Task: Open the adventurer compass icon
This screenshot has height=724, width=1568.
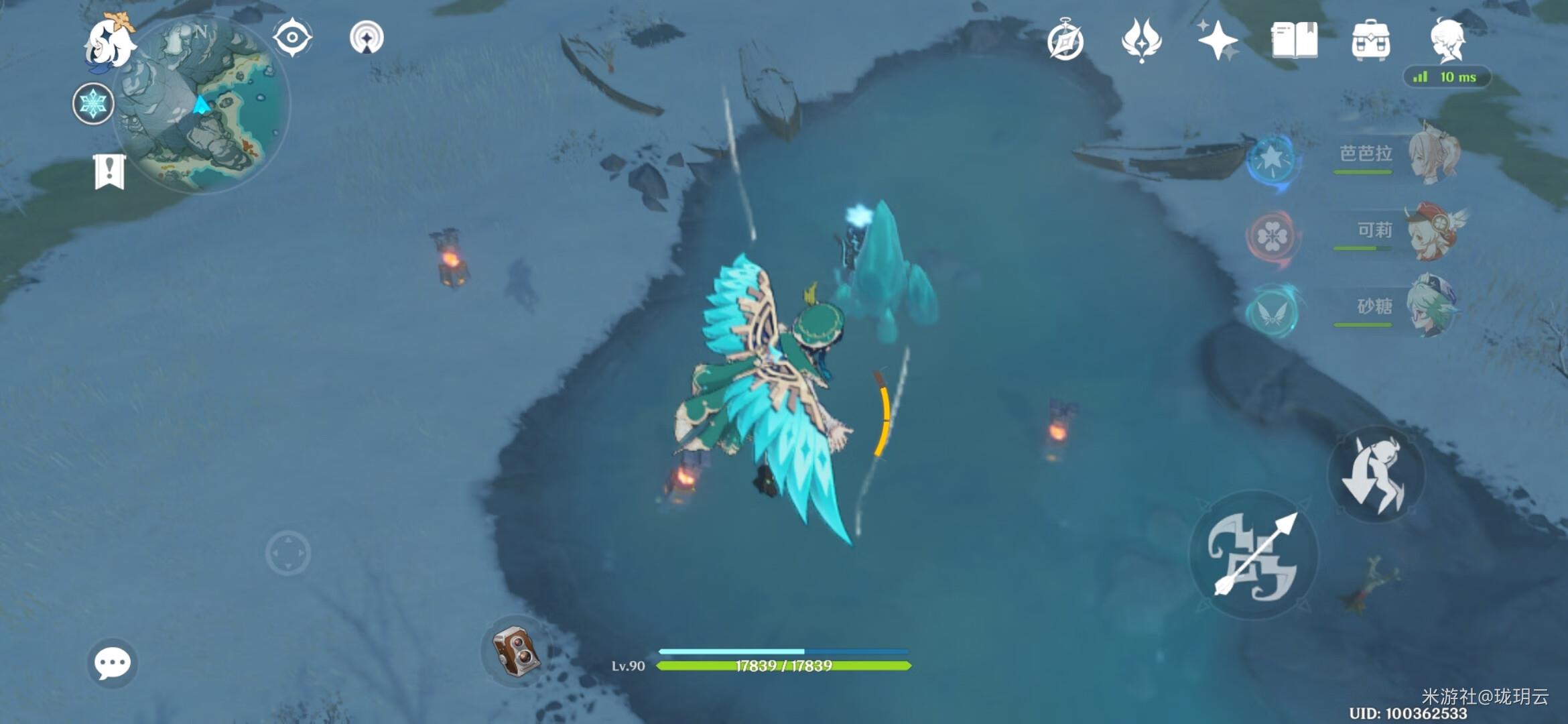Action: (x=1065, y=40)
